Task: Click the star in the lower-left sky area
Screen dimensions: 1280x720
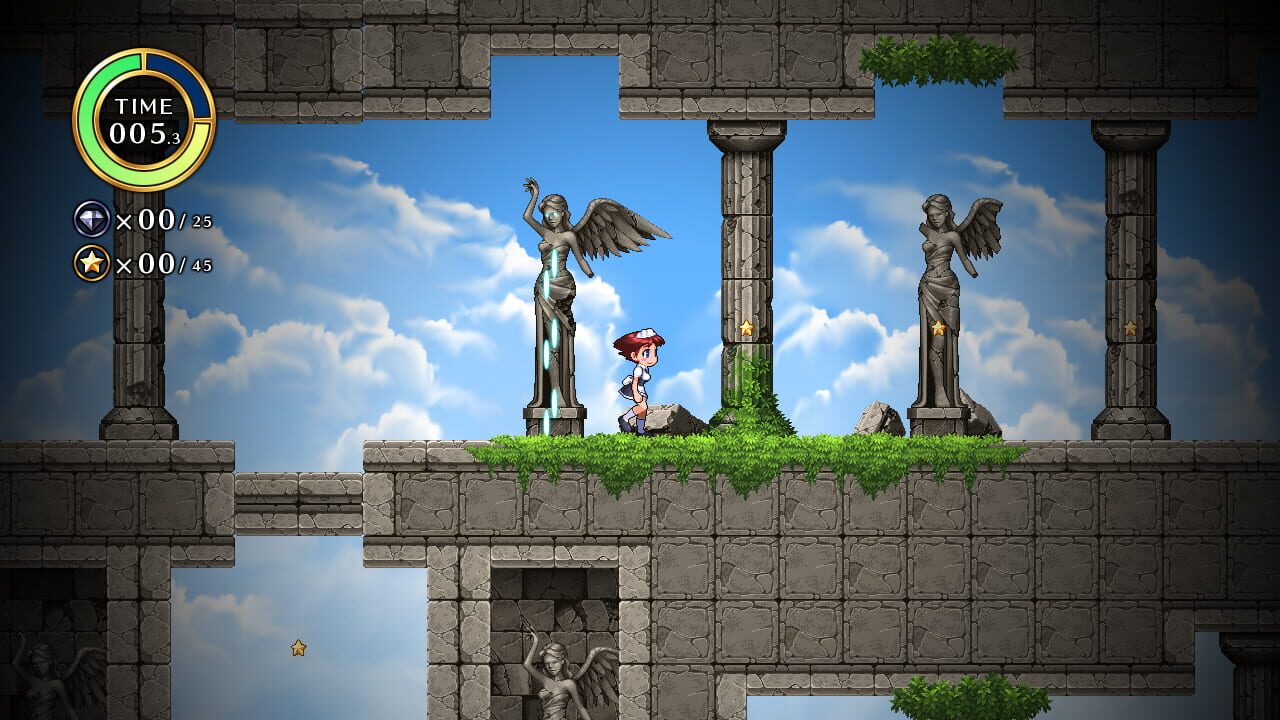Action: pyautogui.click(x=297, y=649)
